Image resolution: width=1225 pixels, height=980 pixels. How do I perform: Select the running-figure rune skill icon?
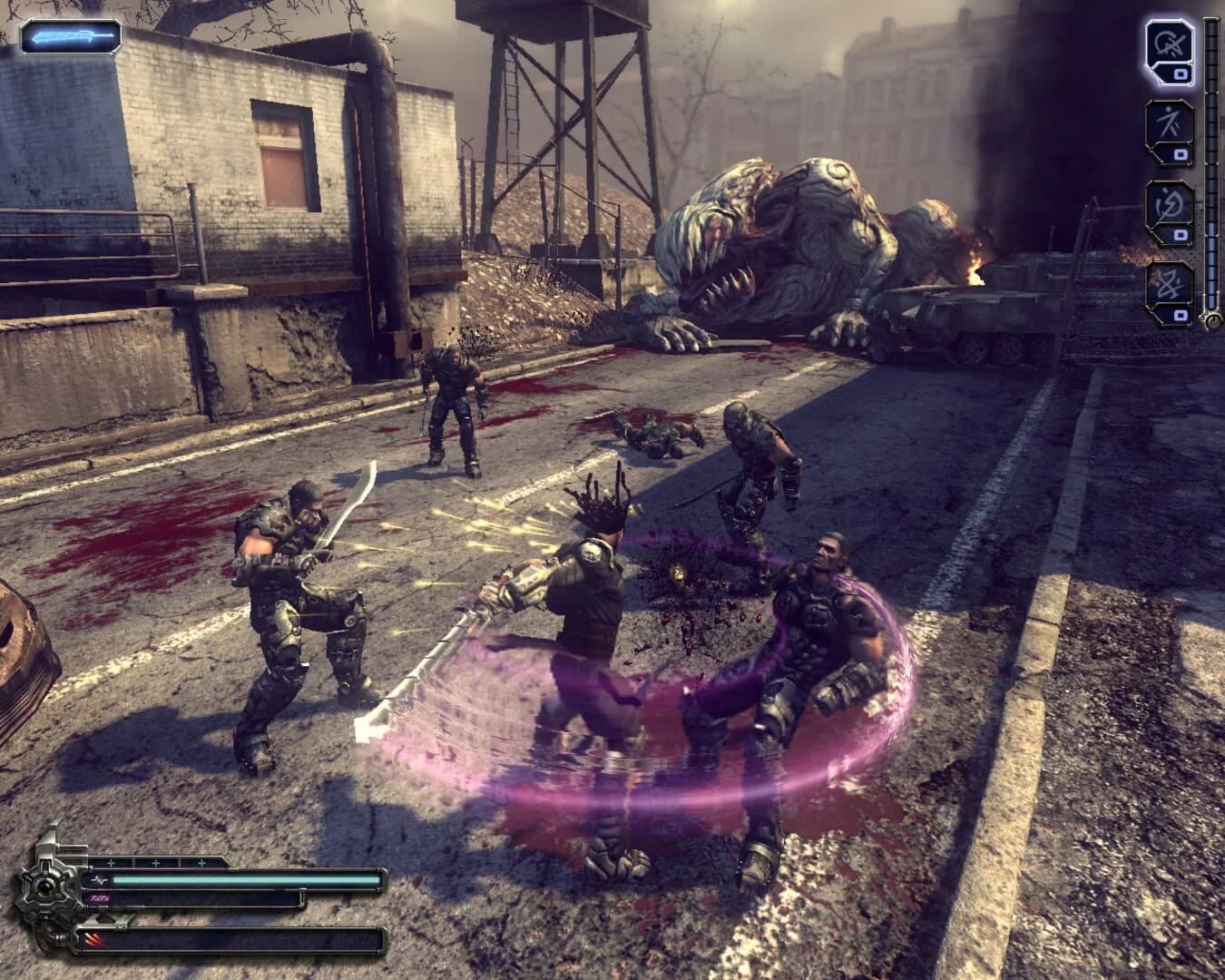(1171, 123)
